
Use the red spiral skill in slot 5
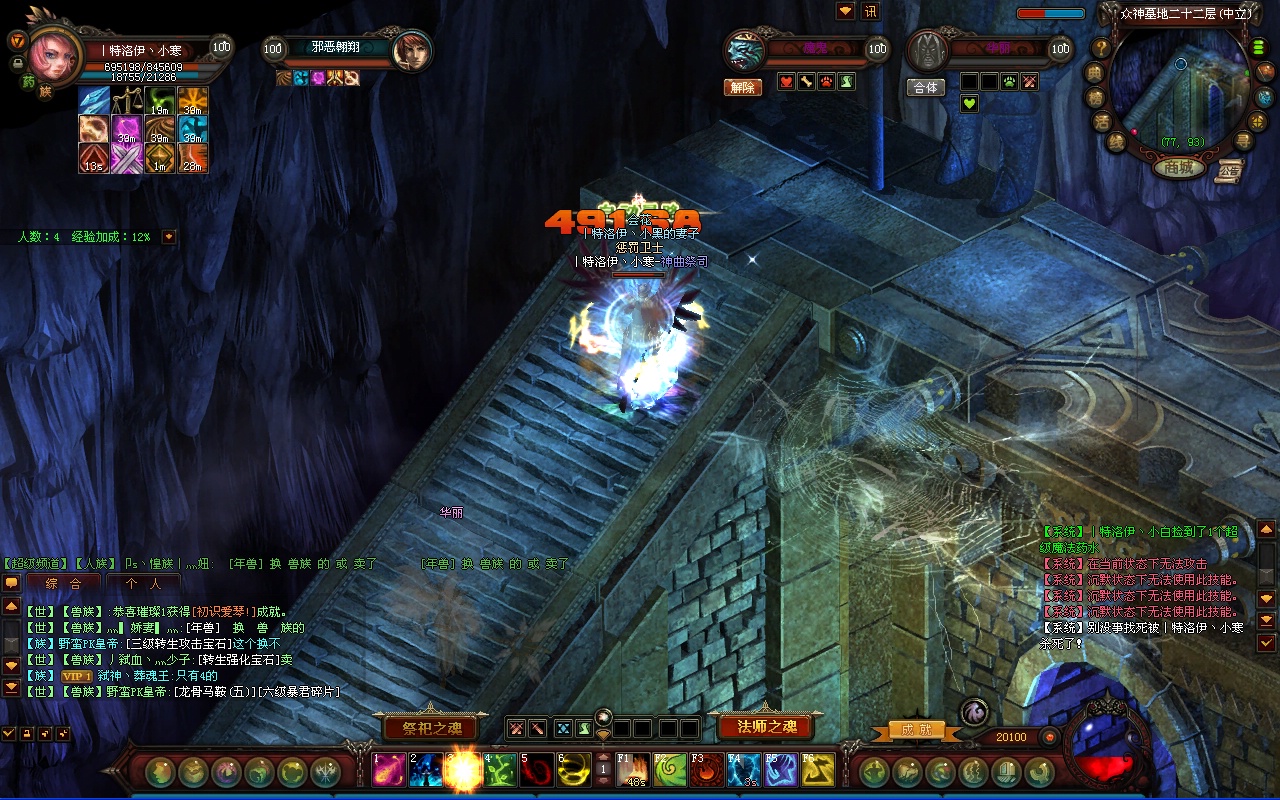coord(537,769)
